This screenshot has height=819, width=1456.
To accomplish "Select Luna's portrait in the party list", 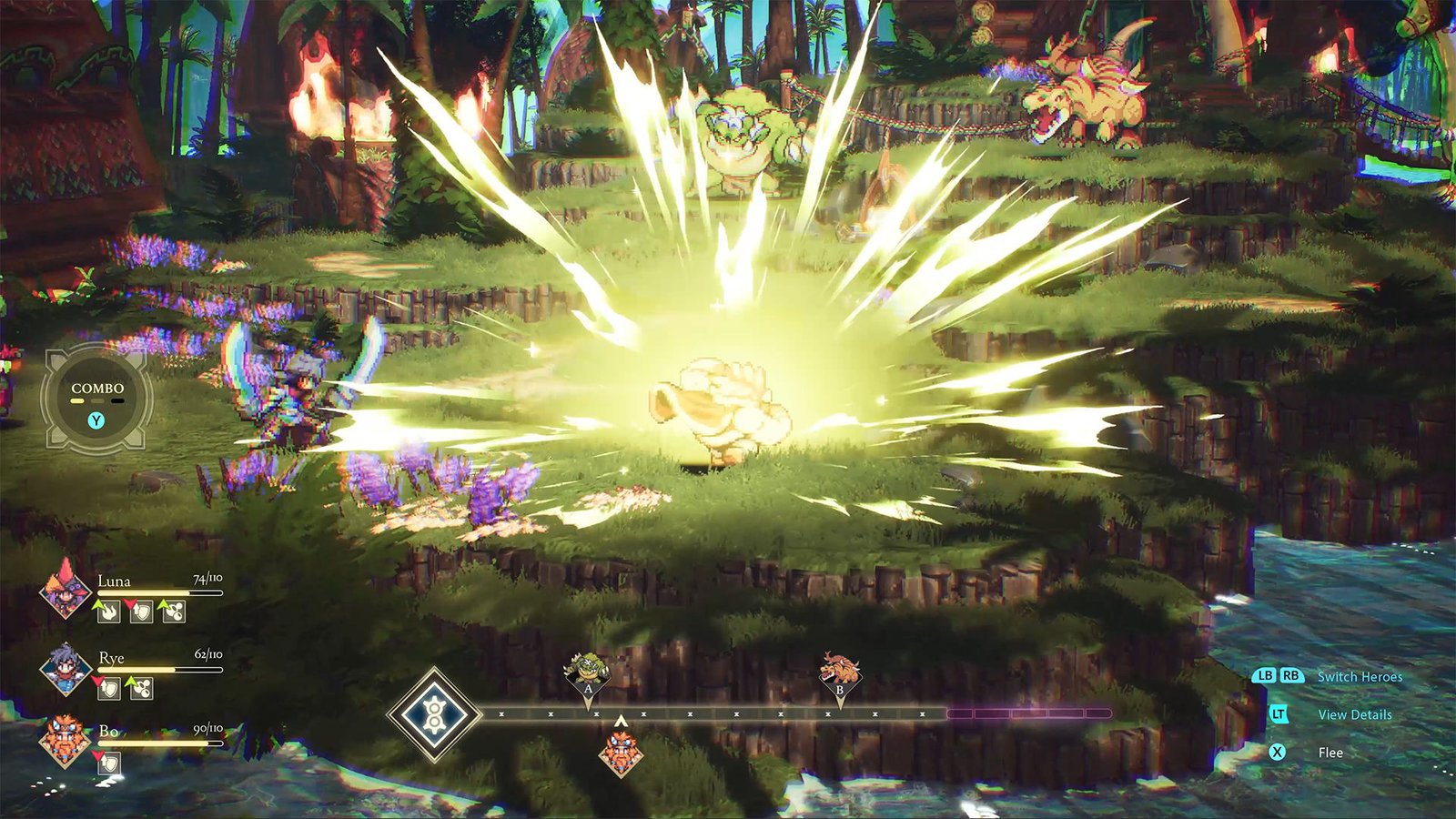I will 65,591.
